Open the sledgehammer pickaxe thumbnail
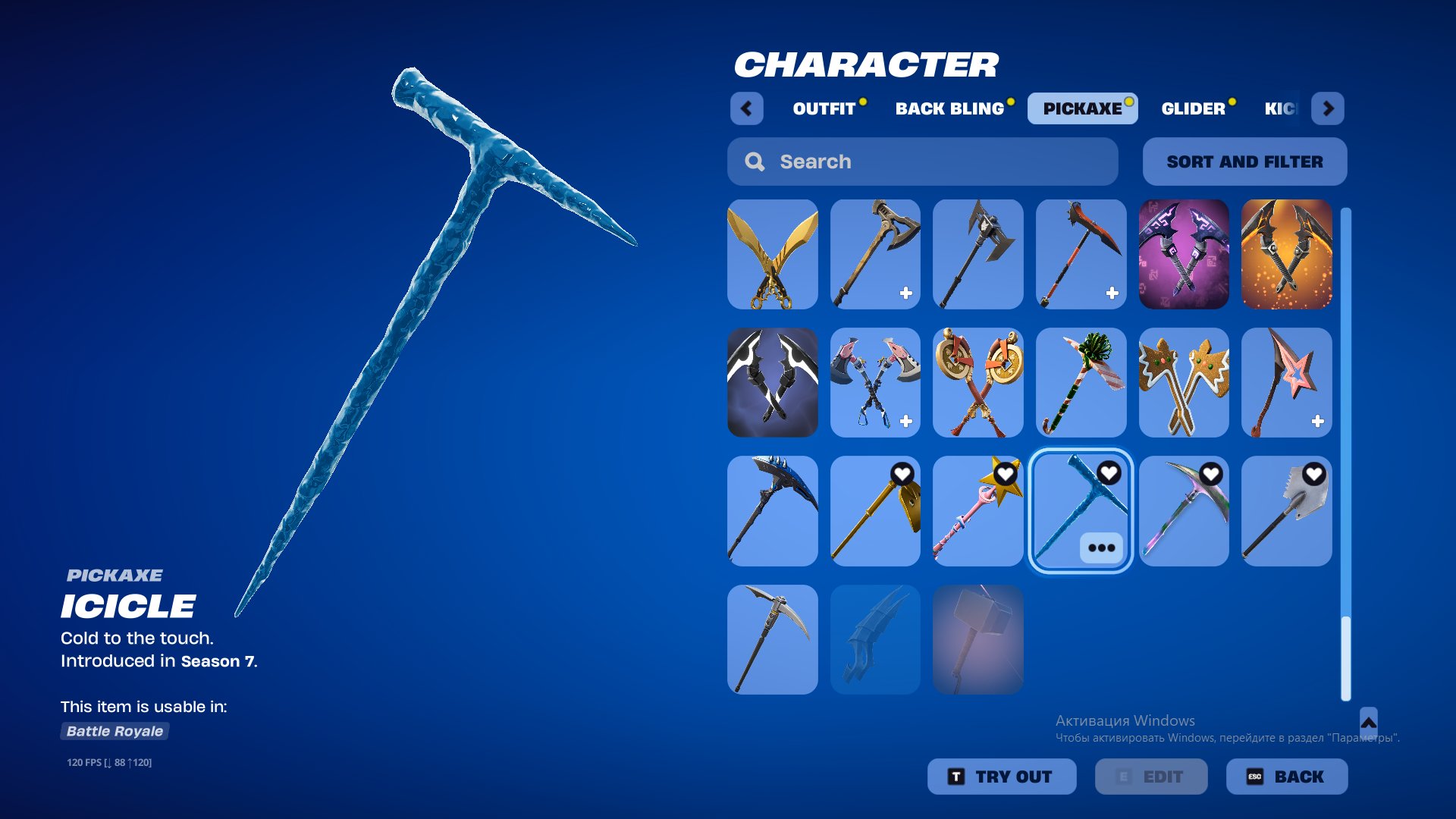This screenshot has width=1456, height=819. pos(978,639)
